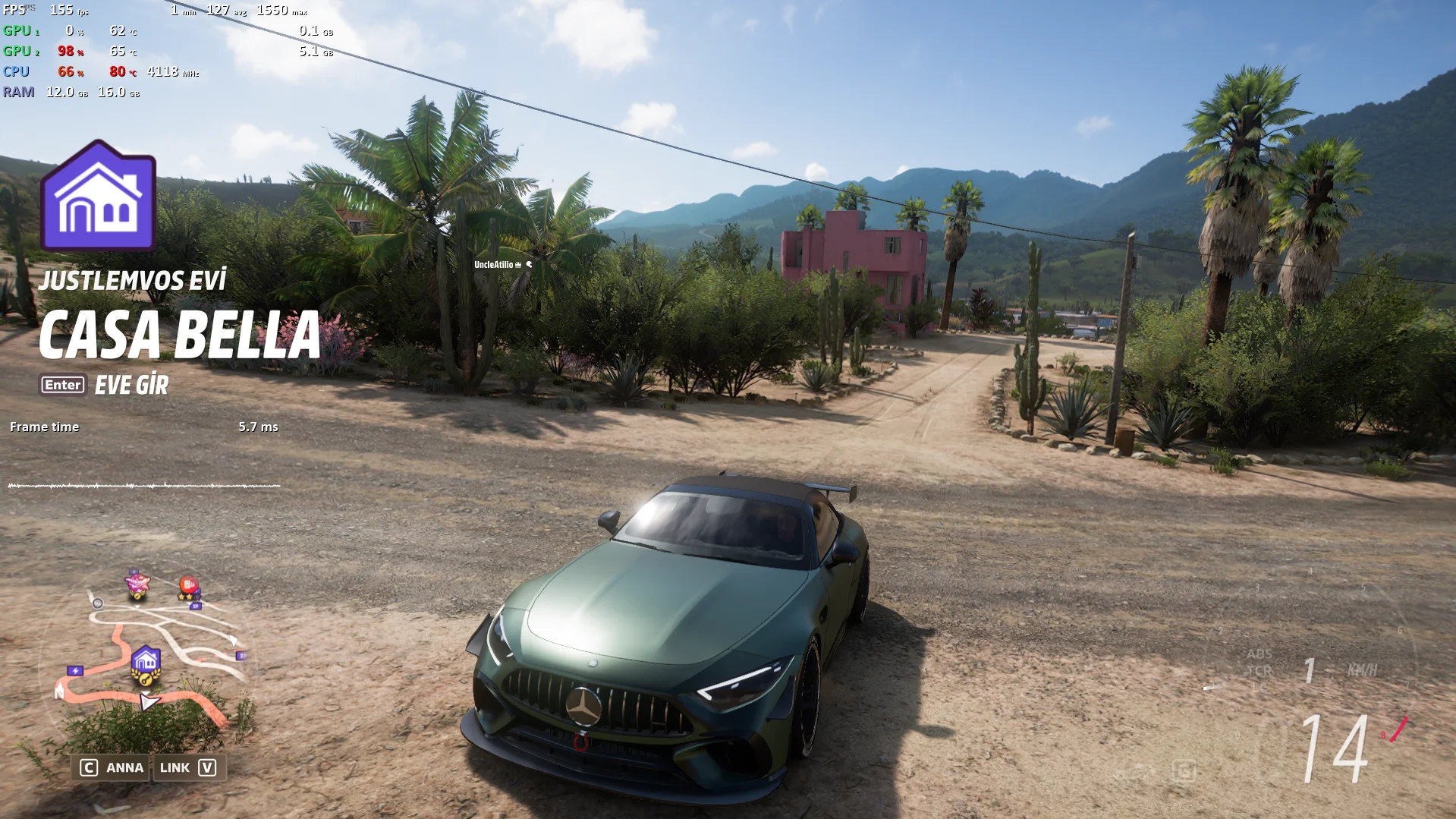The image size is (1456, 819).
Task: Click the large Casa Bella house icon
Action: [x=99, y=197]
